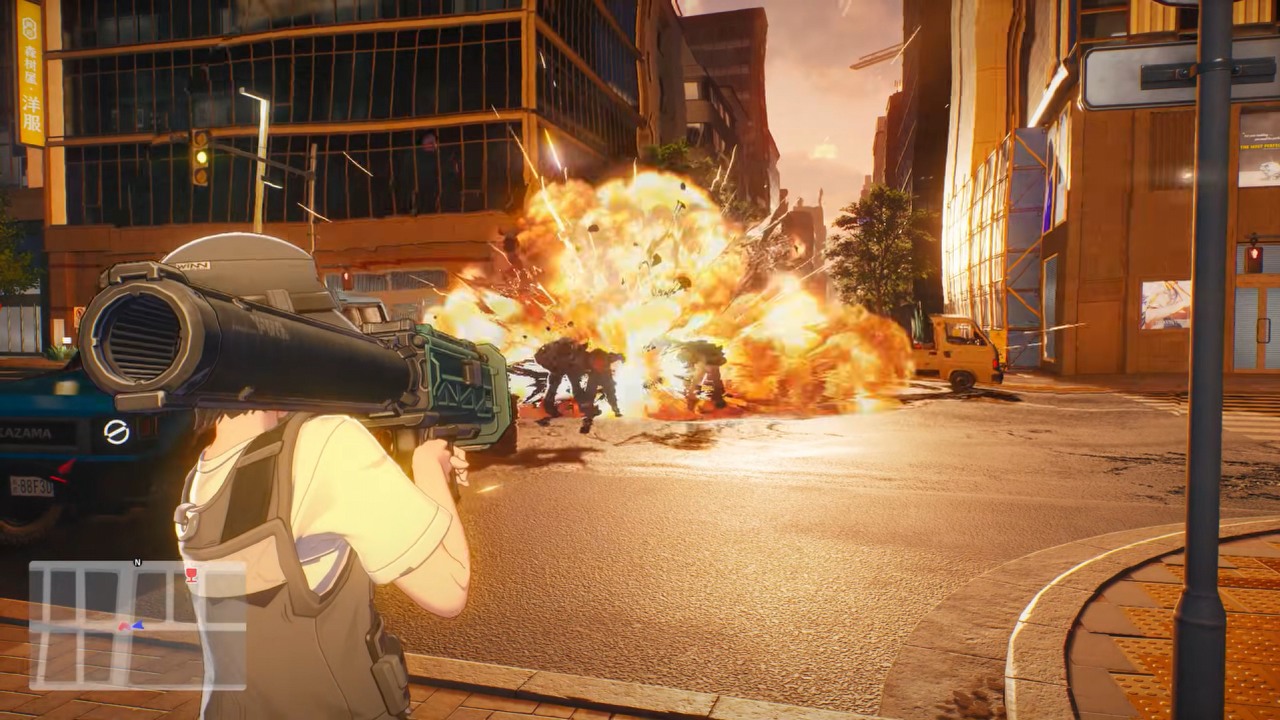The height and width of the screenshot is (720, 1280).
Task: Select the red goblet marker on minimap
Action: coord(191,574)
